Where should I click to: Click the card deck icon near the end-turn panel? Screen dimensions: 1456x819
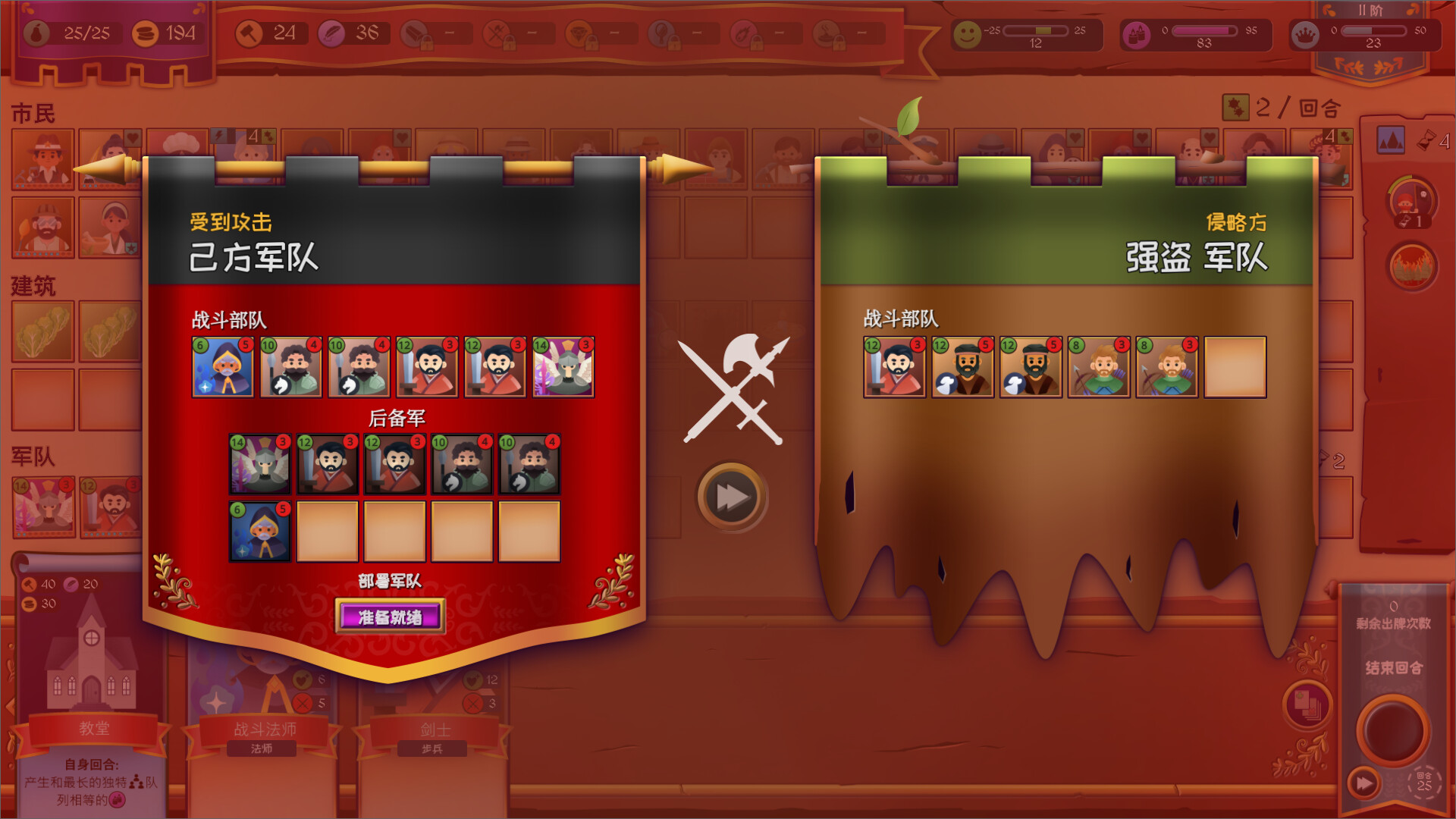point(1307,705)
